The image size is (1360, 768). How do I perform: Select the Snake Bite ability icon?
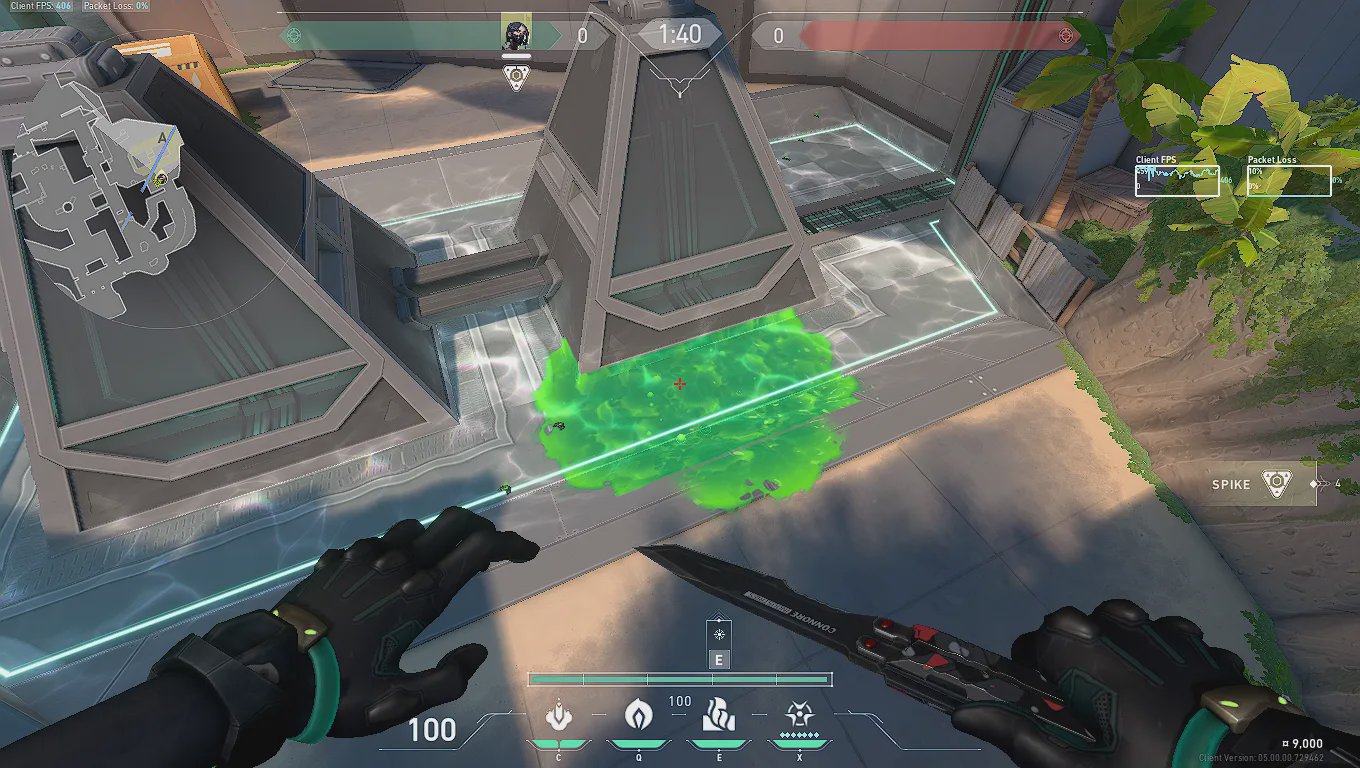[x=558, y=716]
